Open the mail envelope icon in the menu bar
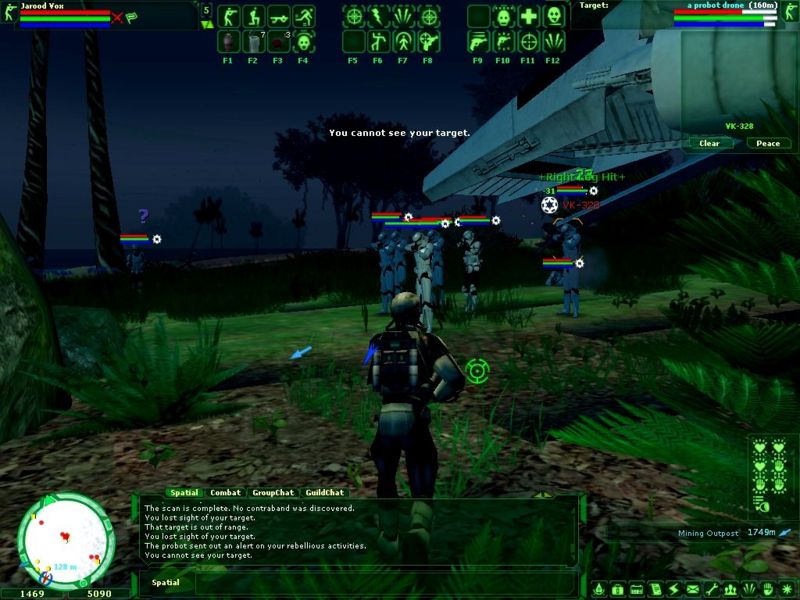 click(692, 589)
